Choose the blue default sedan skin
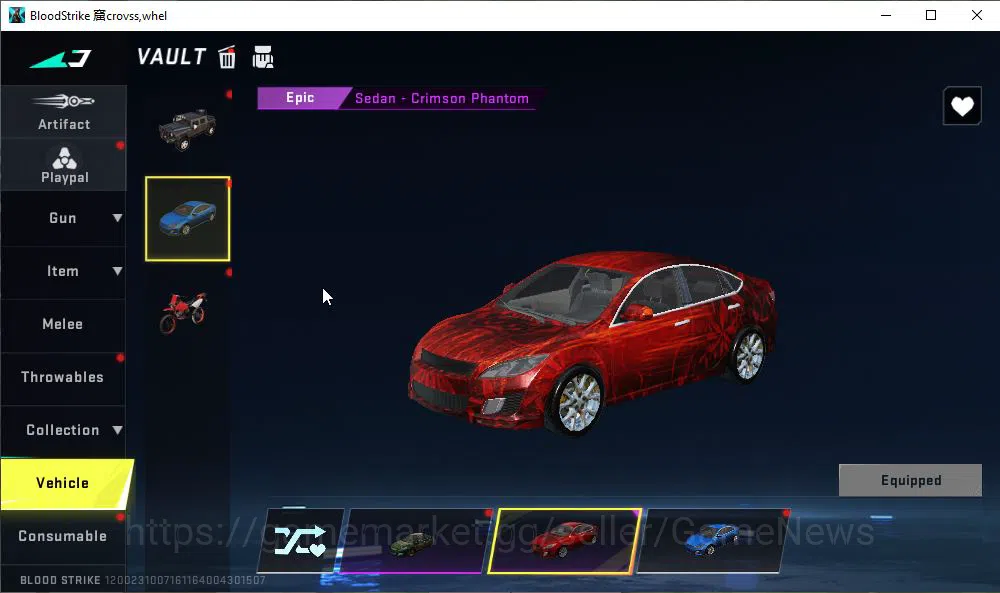 711,541
